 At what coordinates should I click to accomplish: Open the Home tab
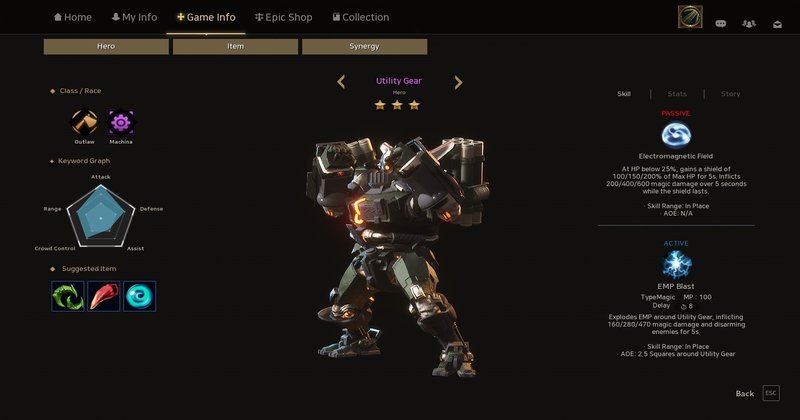click(73, 17)
